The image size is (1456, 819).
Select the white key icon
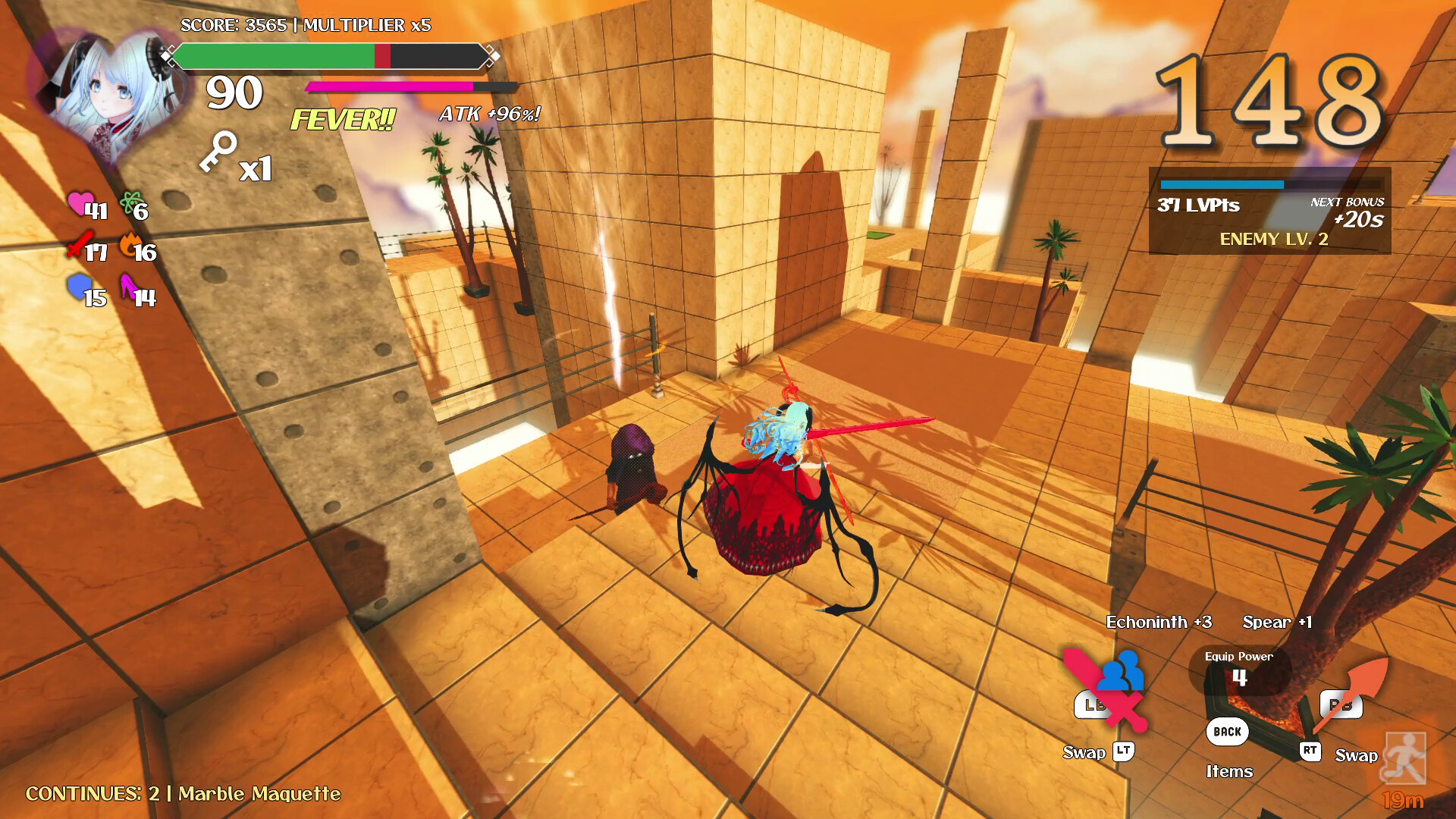coord(218,151)
